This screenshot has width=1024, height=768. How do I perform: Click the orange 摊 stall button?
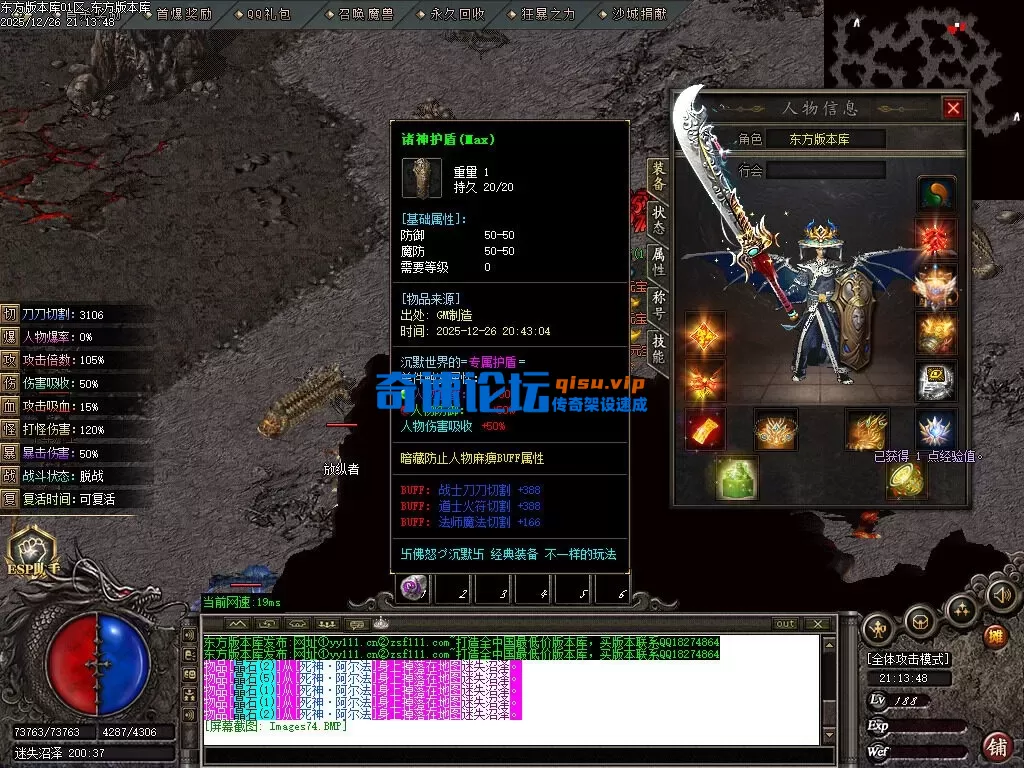tap(995, 635)
